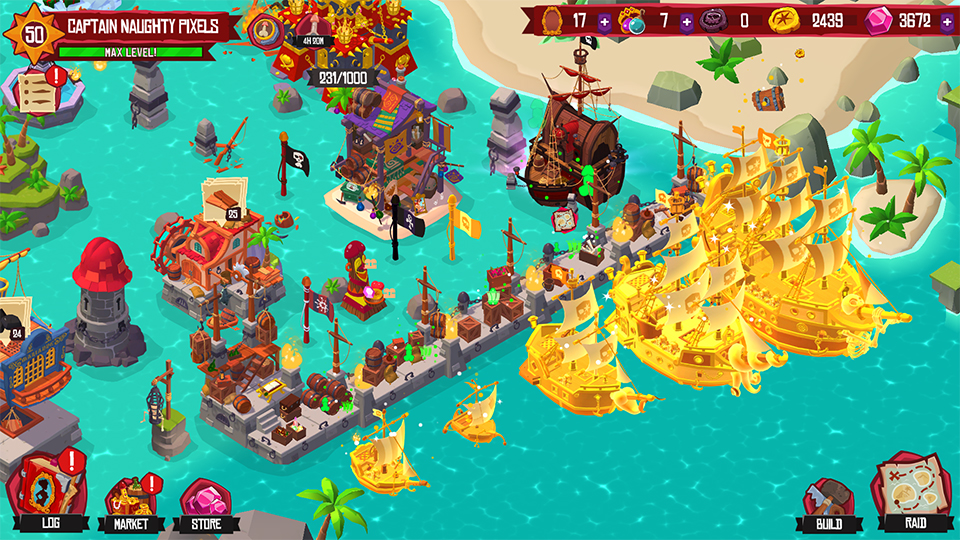Select the dark skull token icon
The height and width of the screenshot is (540, 960).
[714, 20]
